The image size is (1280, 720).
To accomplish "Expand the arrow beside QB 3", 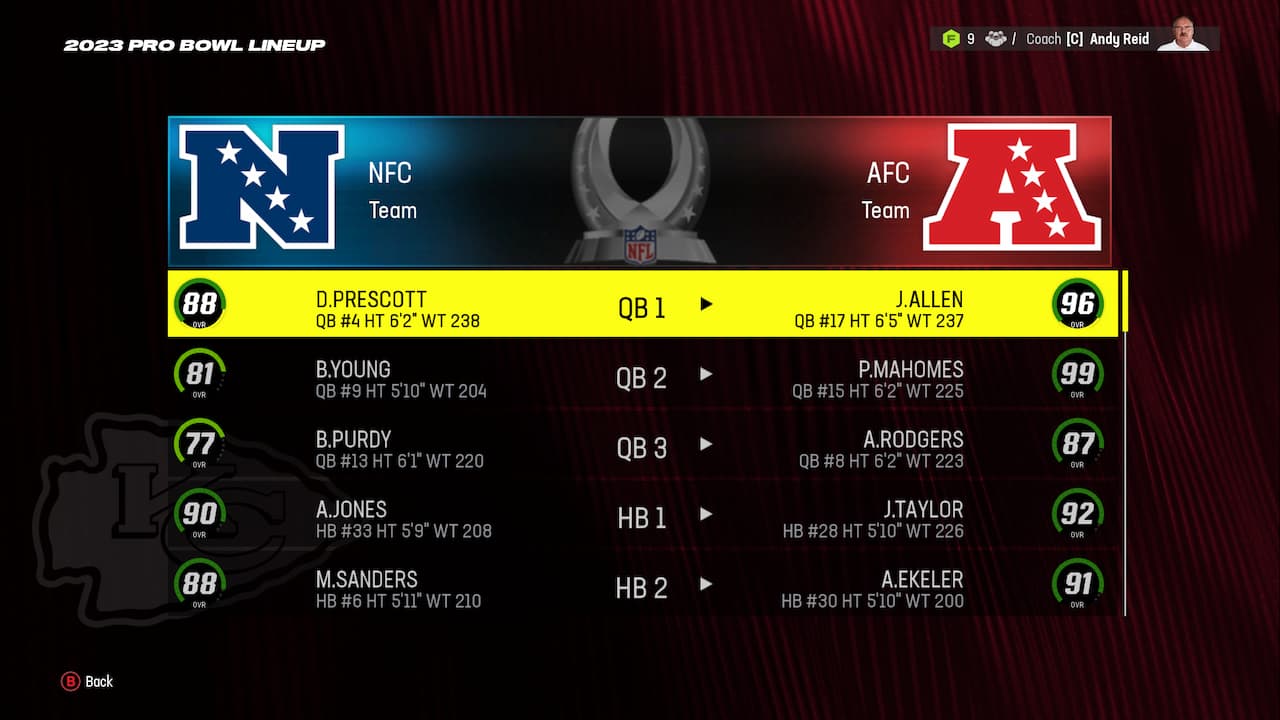I will 706,446.
